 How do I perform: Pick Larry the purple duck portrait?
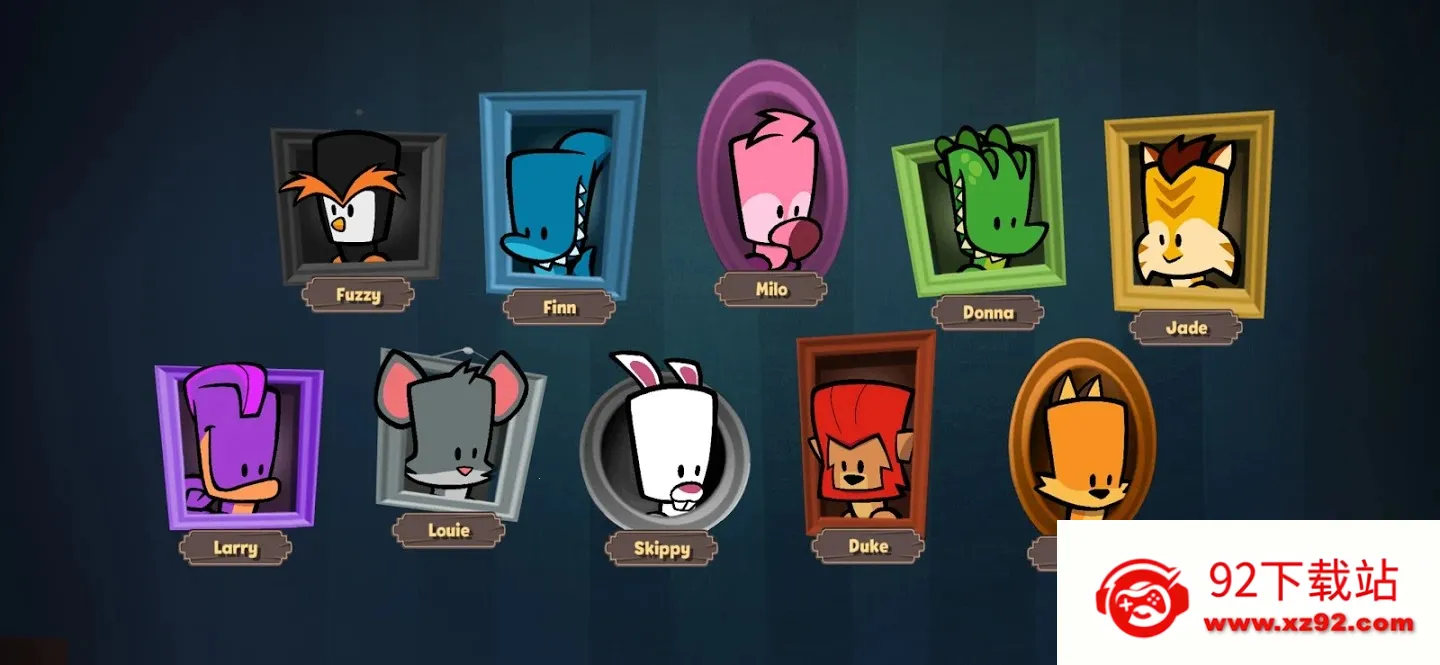[x=237, y=446]
